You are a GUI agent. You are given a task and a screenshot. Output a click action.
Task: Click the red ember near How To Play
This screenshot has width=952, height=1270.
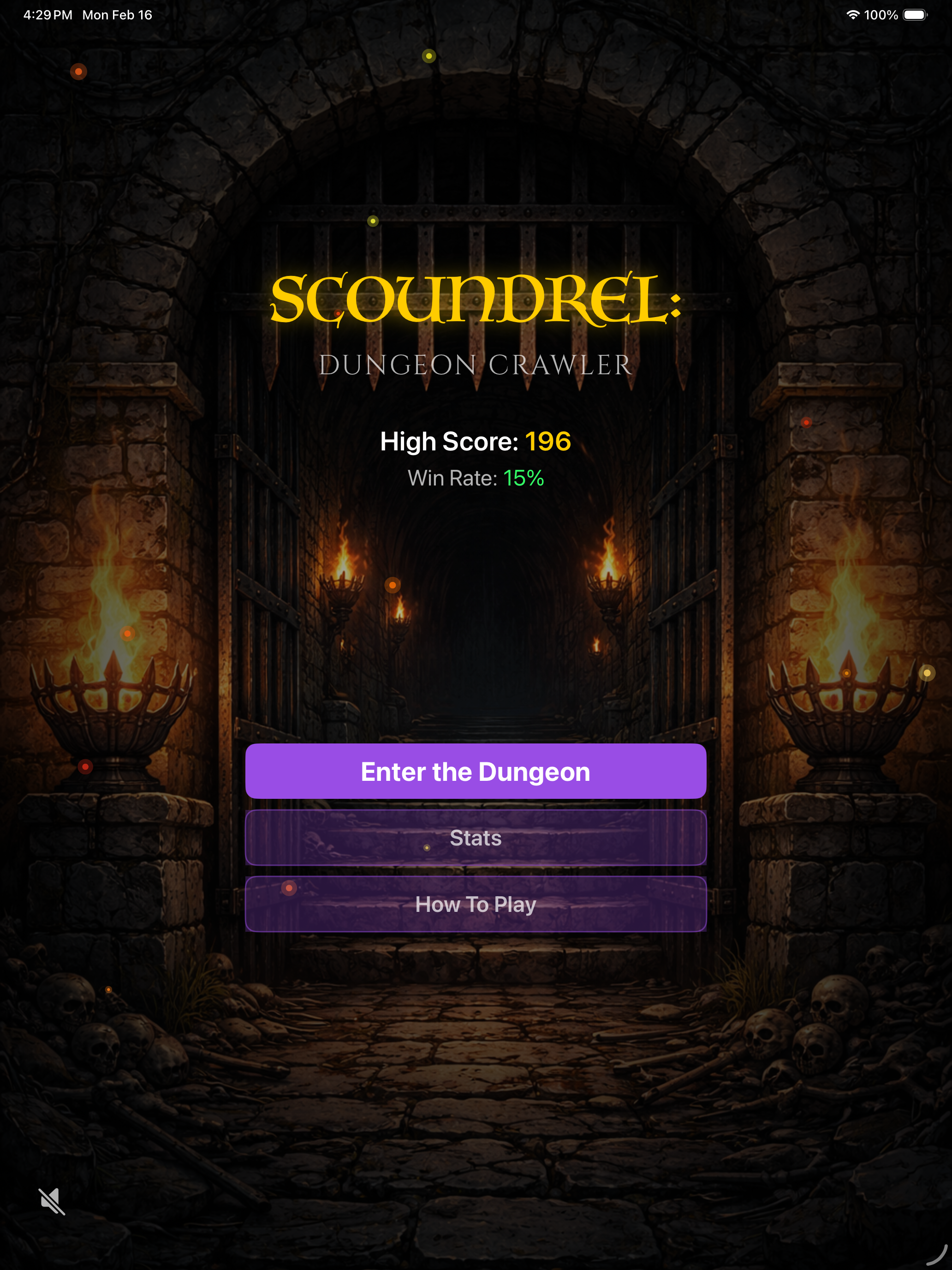[x=289, y=888]
